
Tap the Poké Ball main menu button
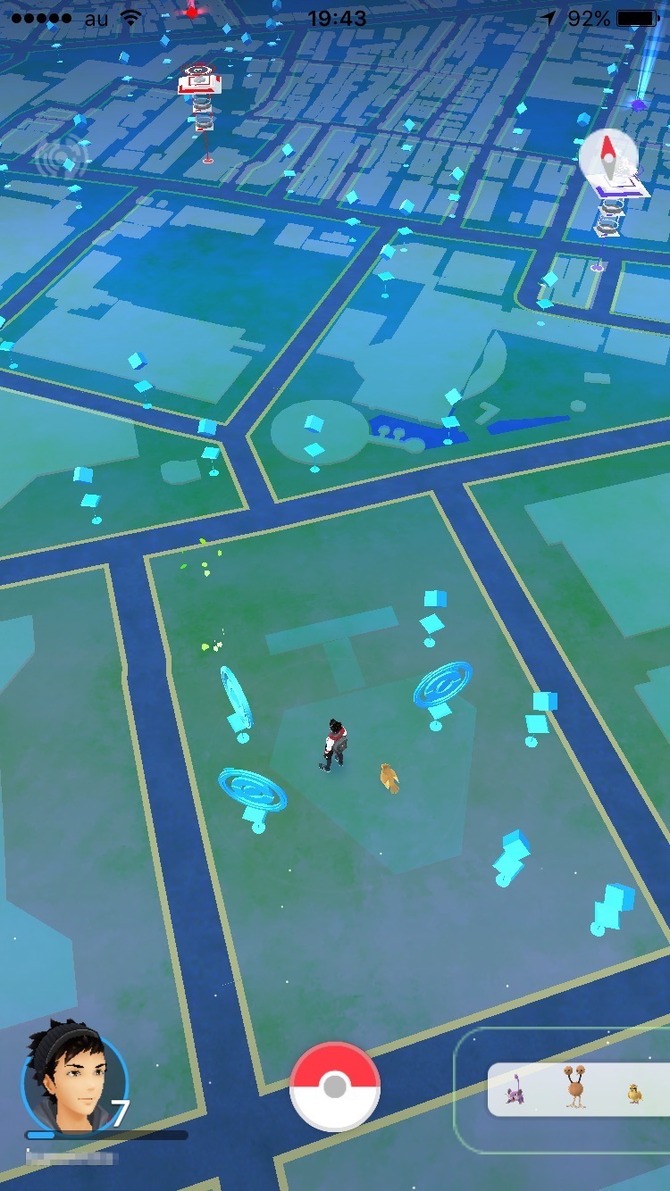click(335, 1087)
